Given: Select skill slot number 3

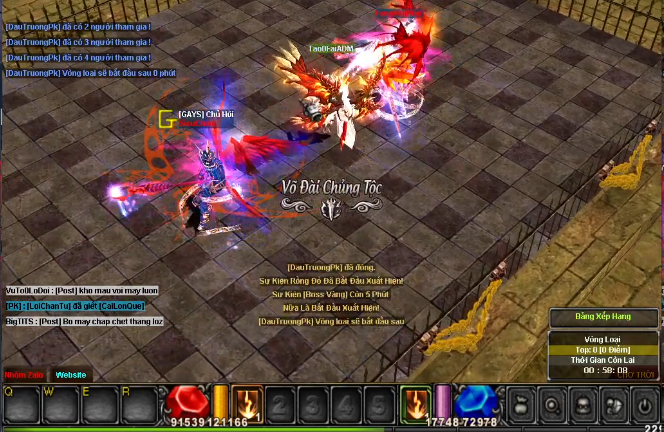Looking at the screenshot, I should click(x=313, y=405).
